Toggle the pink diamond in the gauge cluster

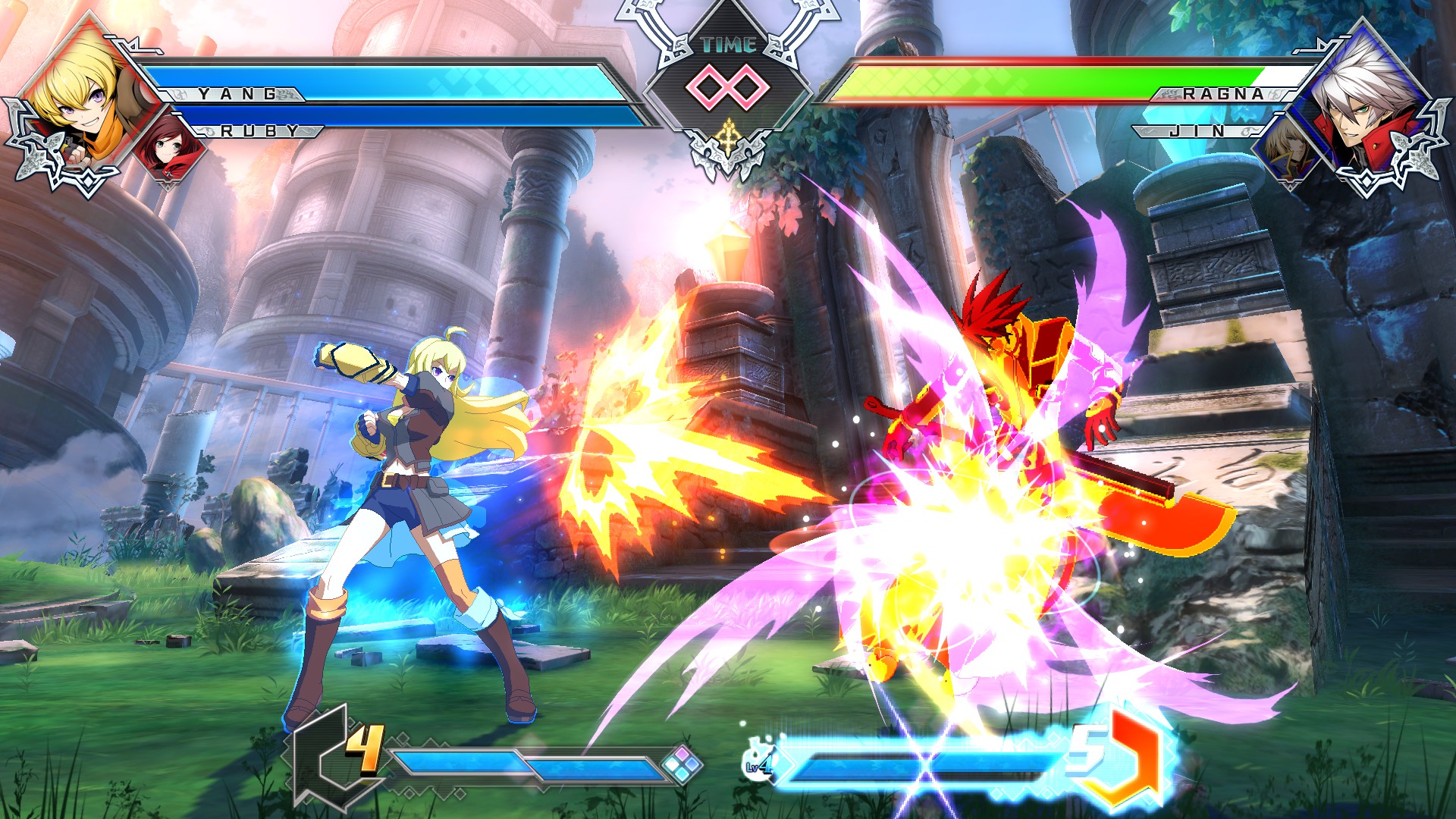pos(682,754)
